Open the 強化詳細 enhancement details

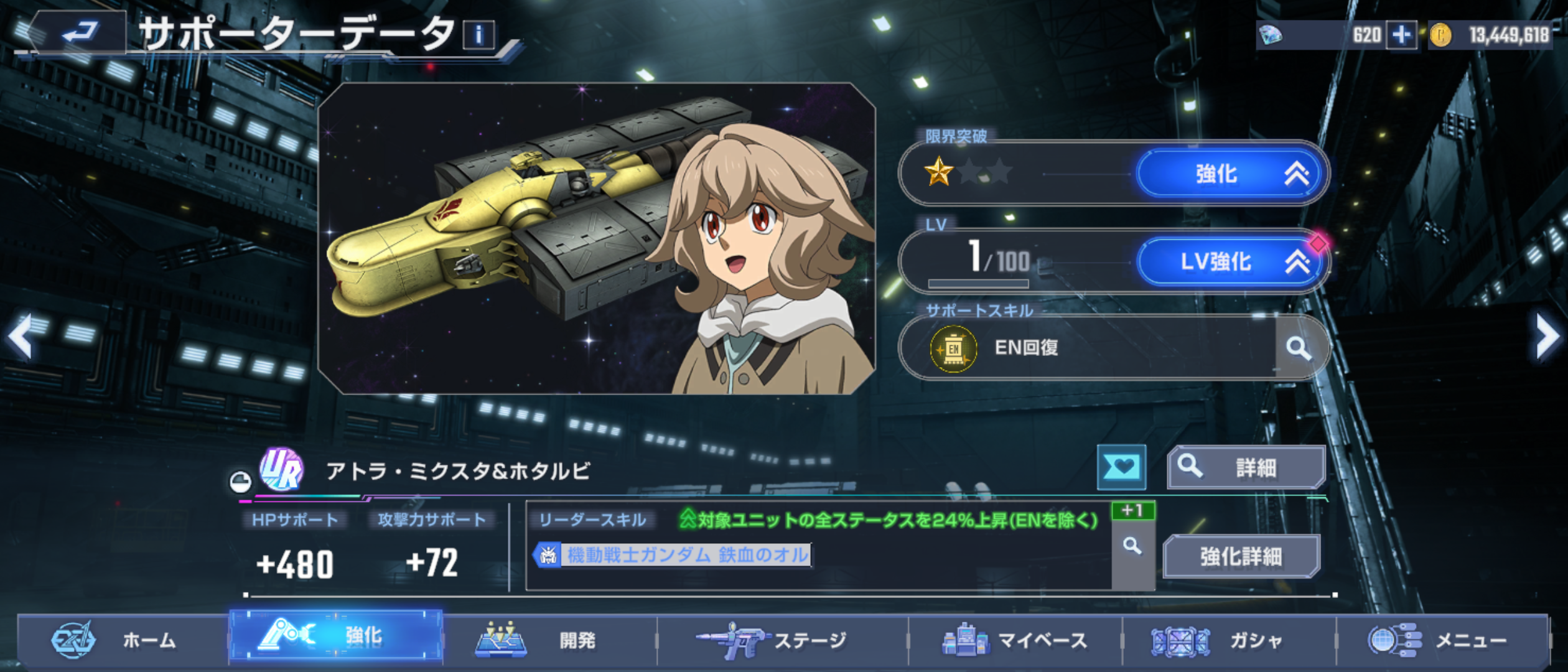pyautogui.click(x=1241, y=556)
